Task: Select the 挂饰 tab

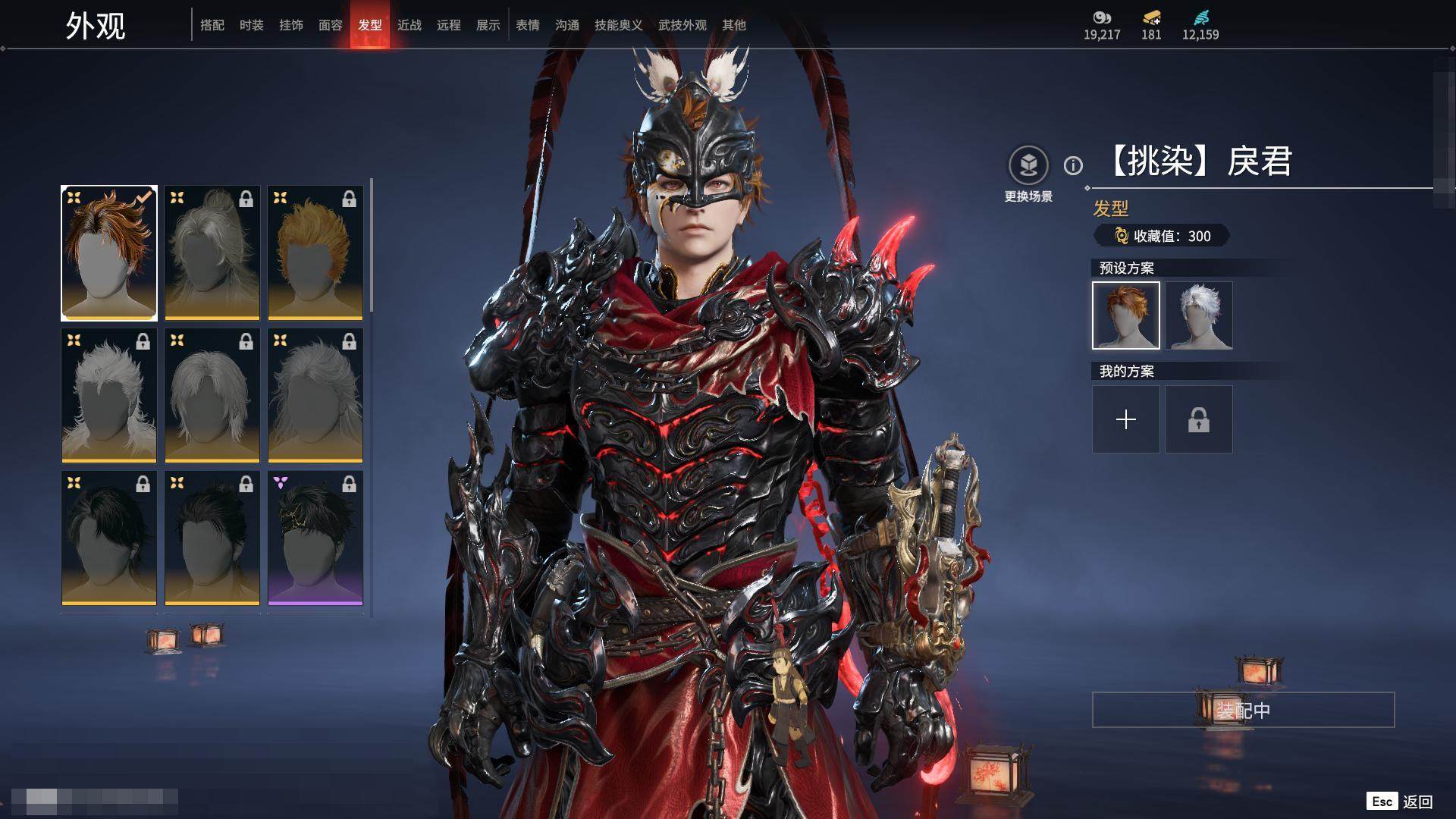Action: tap(290, 25)
